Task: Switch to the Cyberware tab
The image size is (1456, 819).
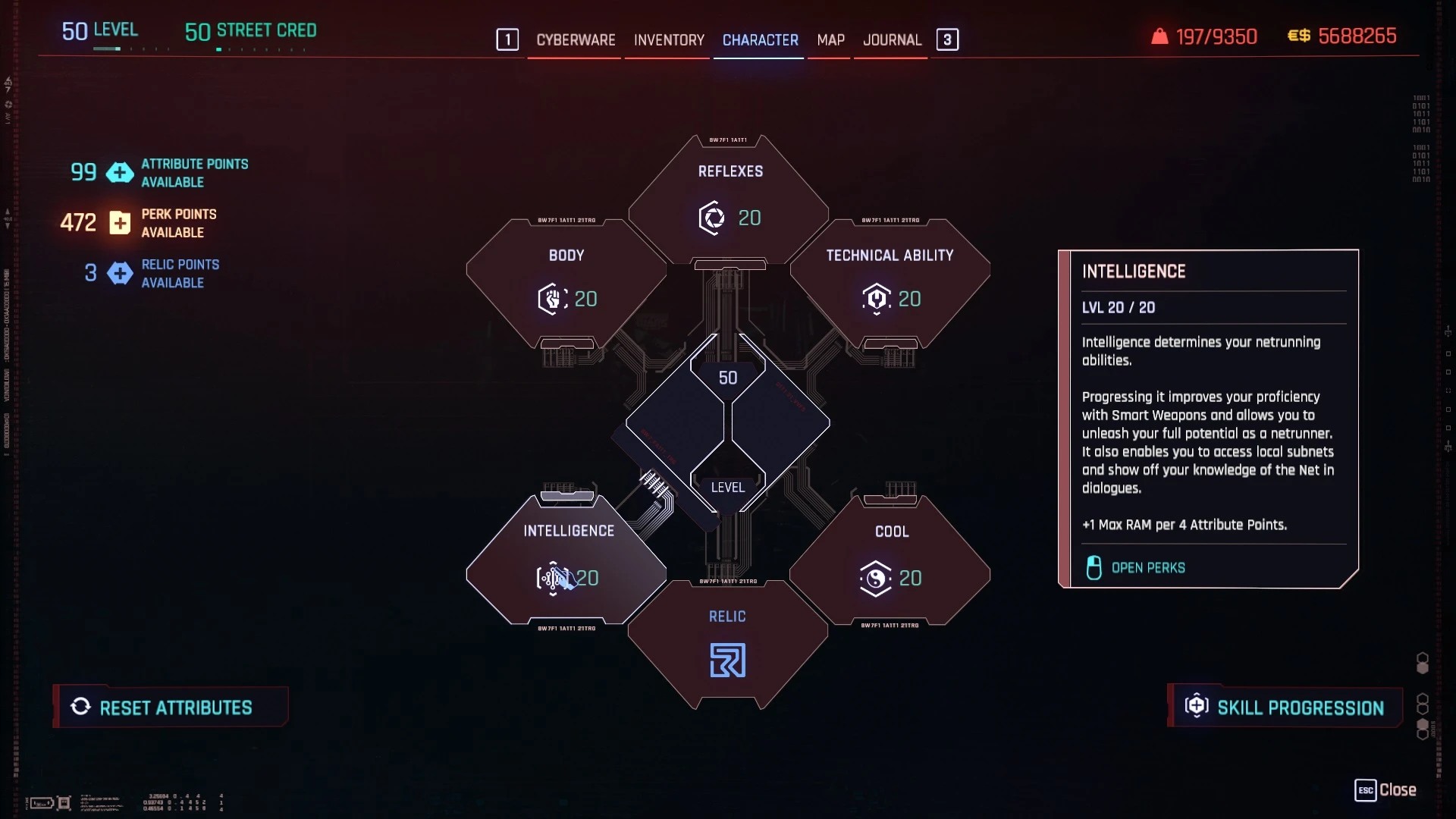Action: 576,40
